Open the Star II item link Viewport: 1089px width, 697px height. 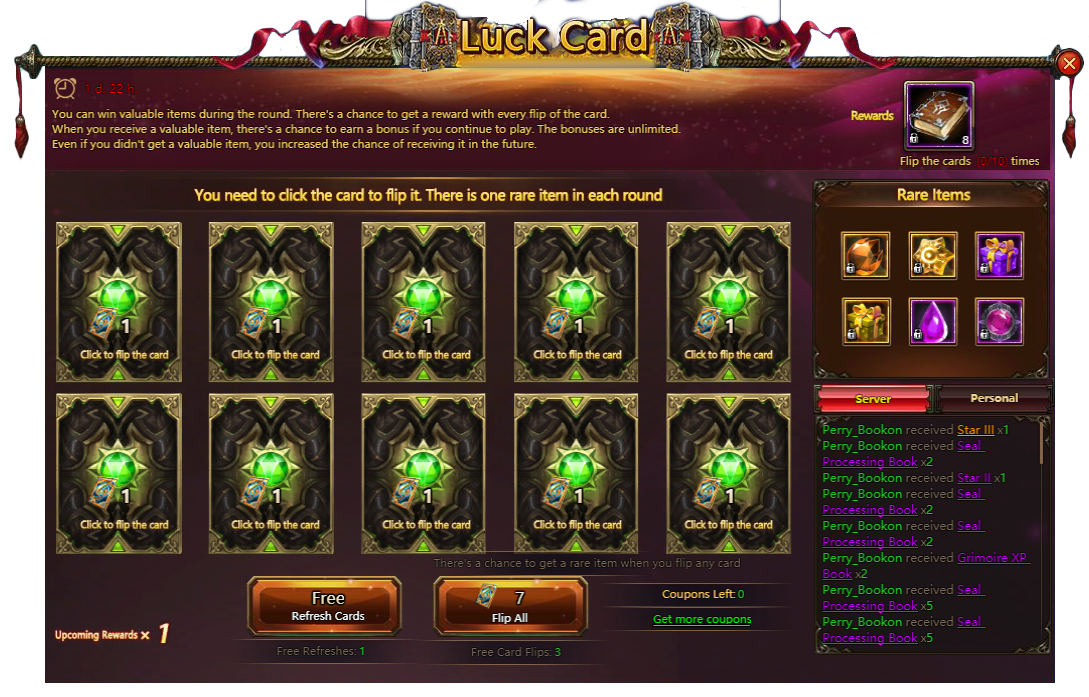pyautogui.click(x=974, y=478)
